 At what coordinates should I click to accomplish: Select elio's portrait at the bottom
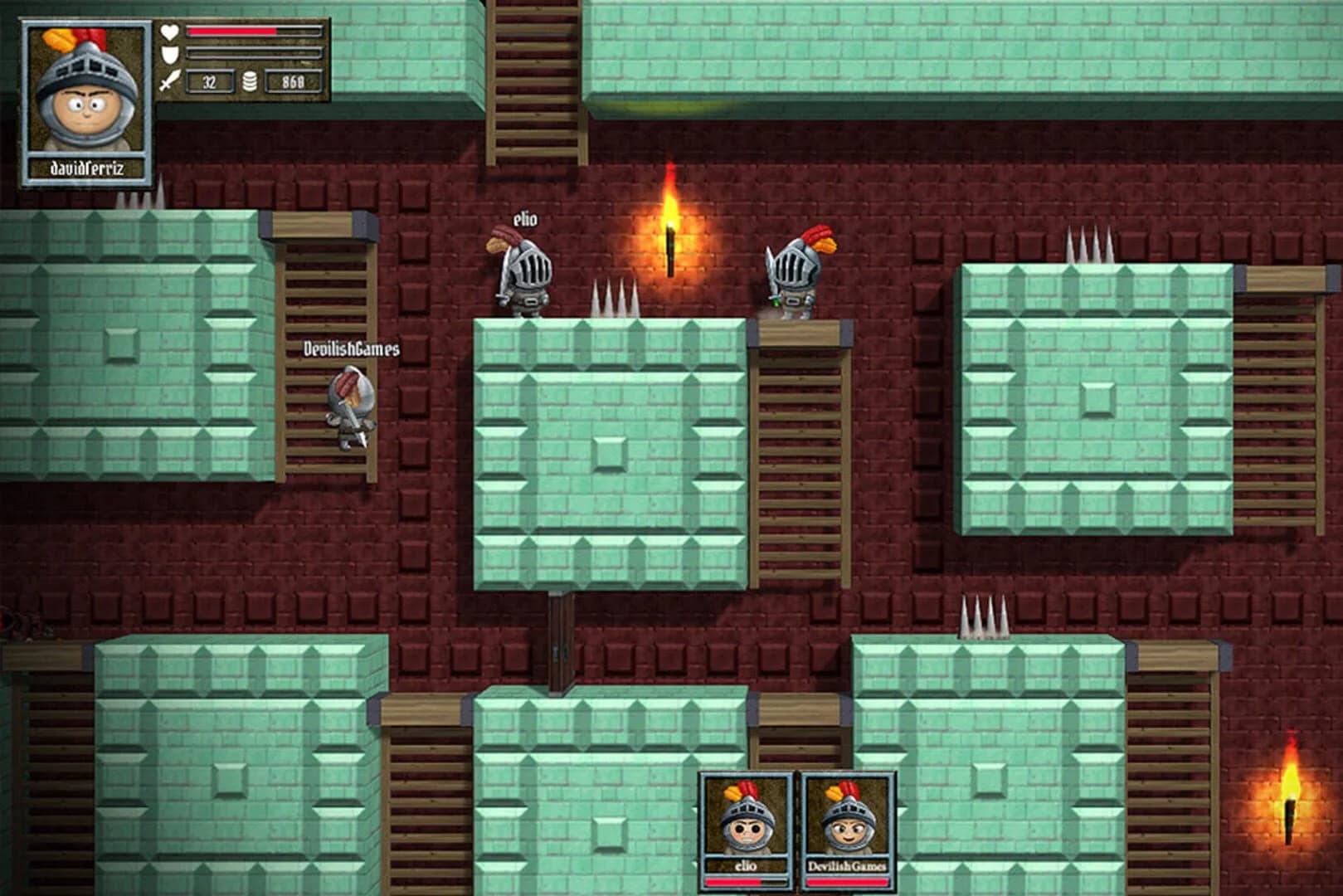point(745,821)
